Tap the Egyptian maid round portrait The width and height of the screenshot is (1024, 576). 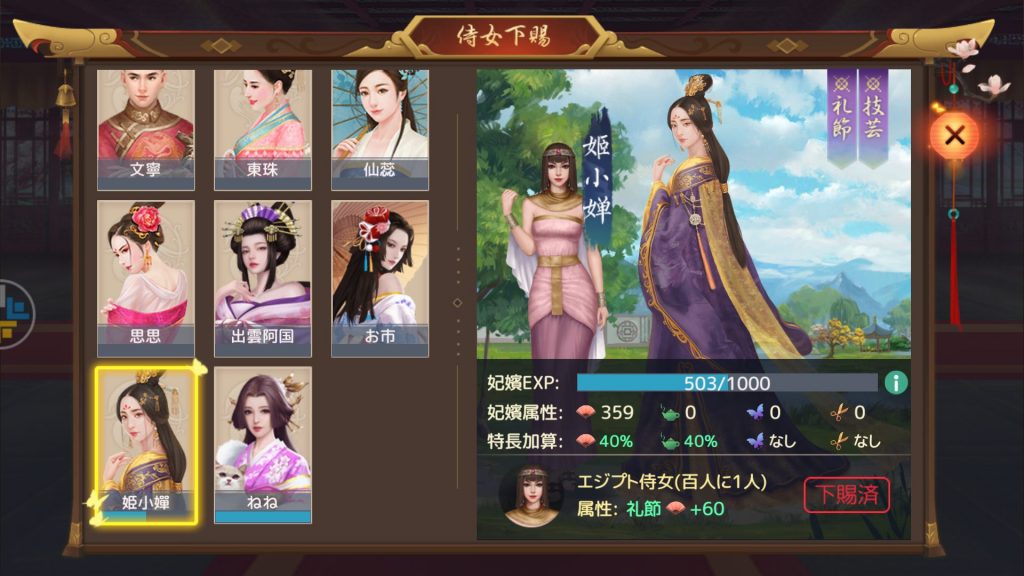click(534, 495)
